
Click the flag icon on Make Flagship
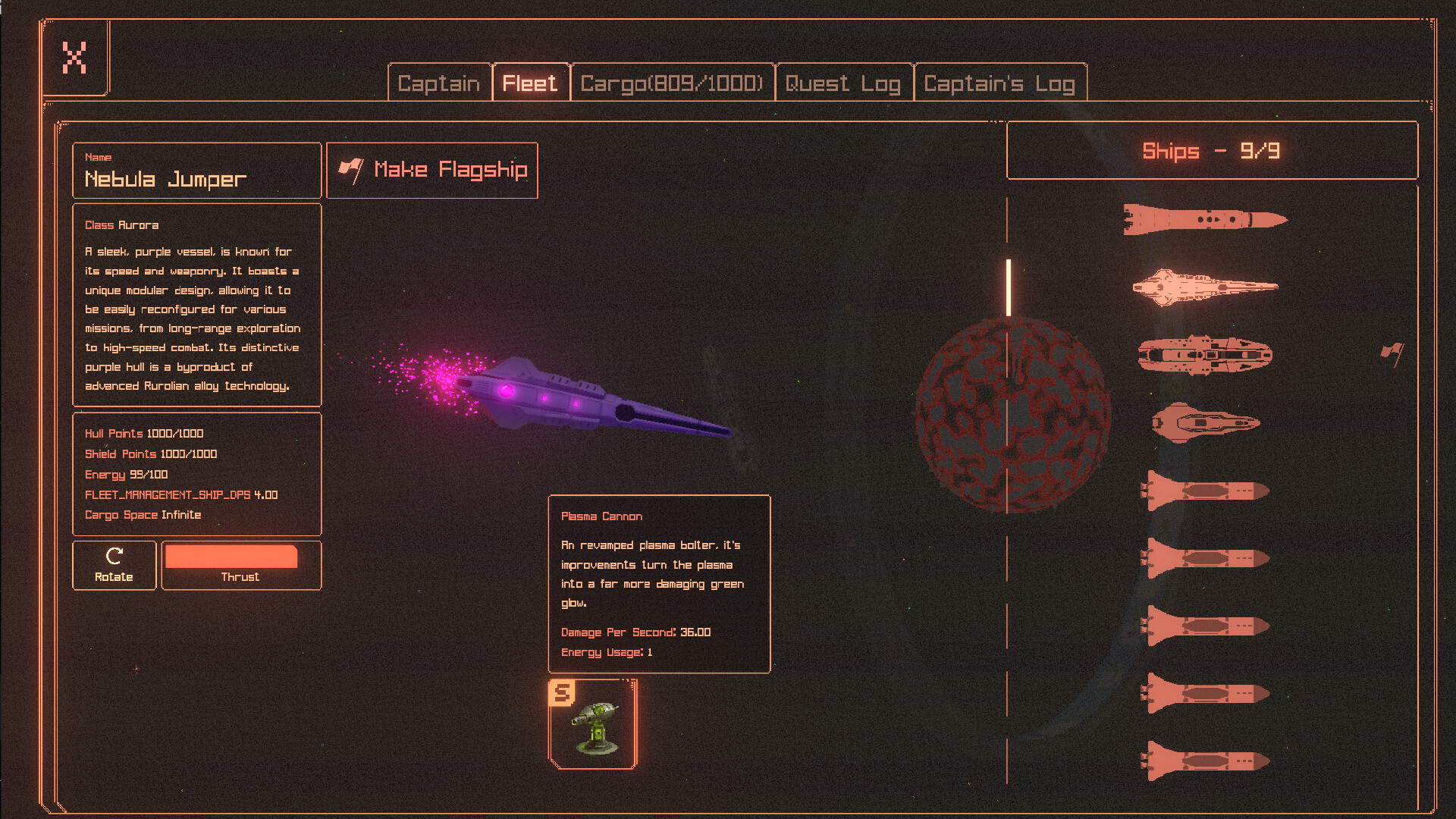point(351,169)
